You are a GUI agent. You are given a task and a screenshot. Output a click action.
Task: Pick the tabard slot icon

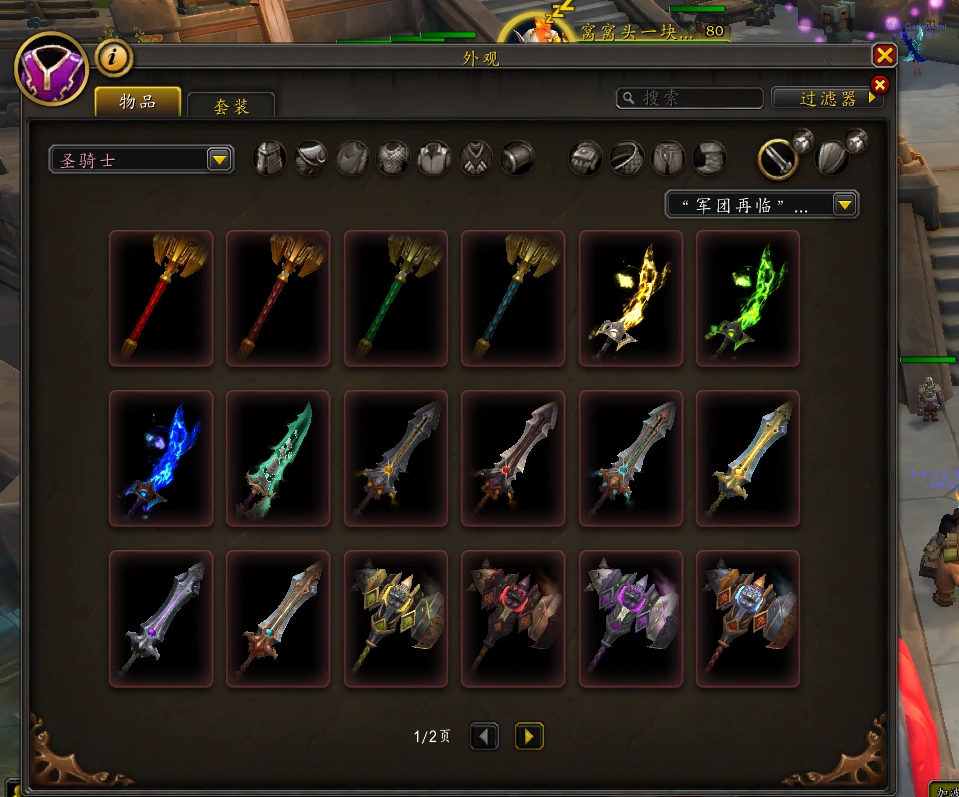click(x=476, y=158)
